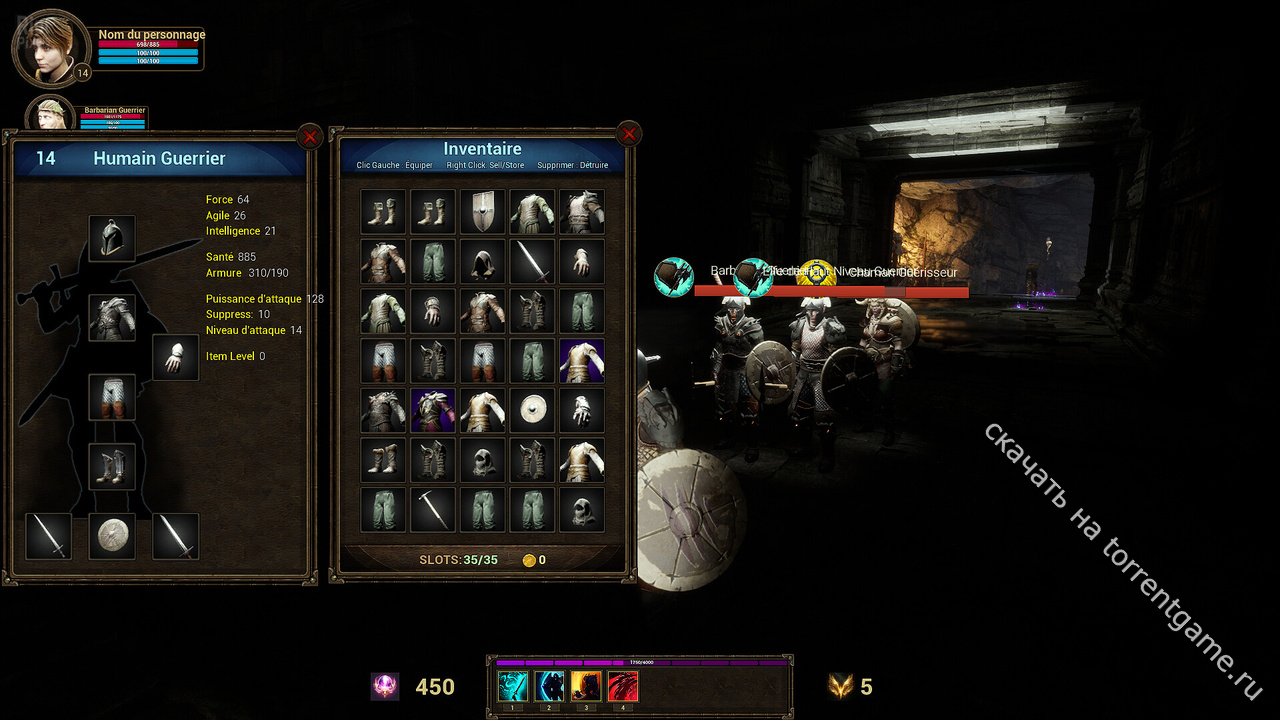Close the Inventaire window
This screenshot has height=720, width=1280.
(x=628, y=133)
